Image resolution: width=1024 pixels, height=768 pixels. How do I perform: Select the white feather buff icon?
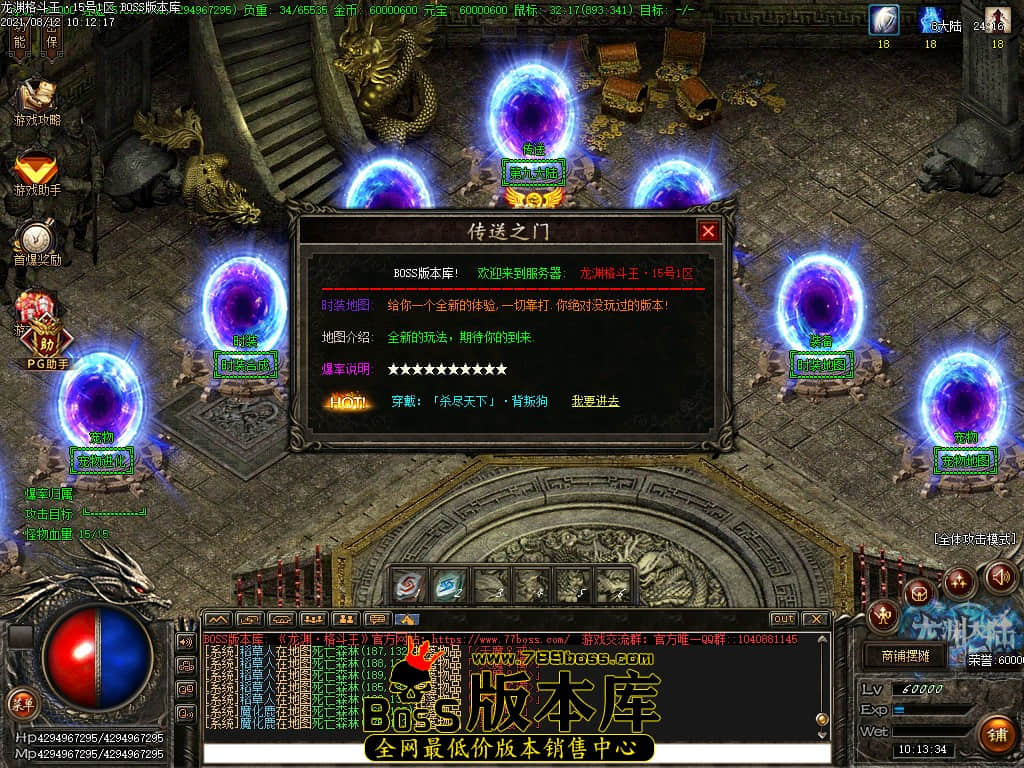pyautogui.click(x=884, y=20)
